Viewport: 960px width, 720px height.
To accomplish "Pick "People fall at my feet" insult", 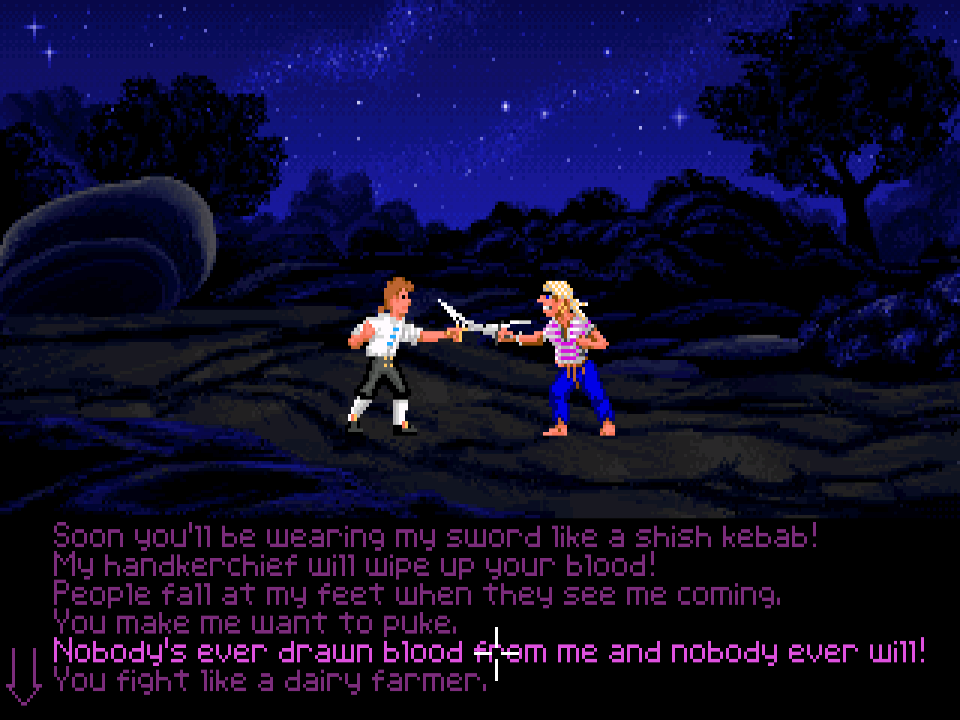I will pos(417,595).
